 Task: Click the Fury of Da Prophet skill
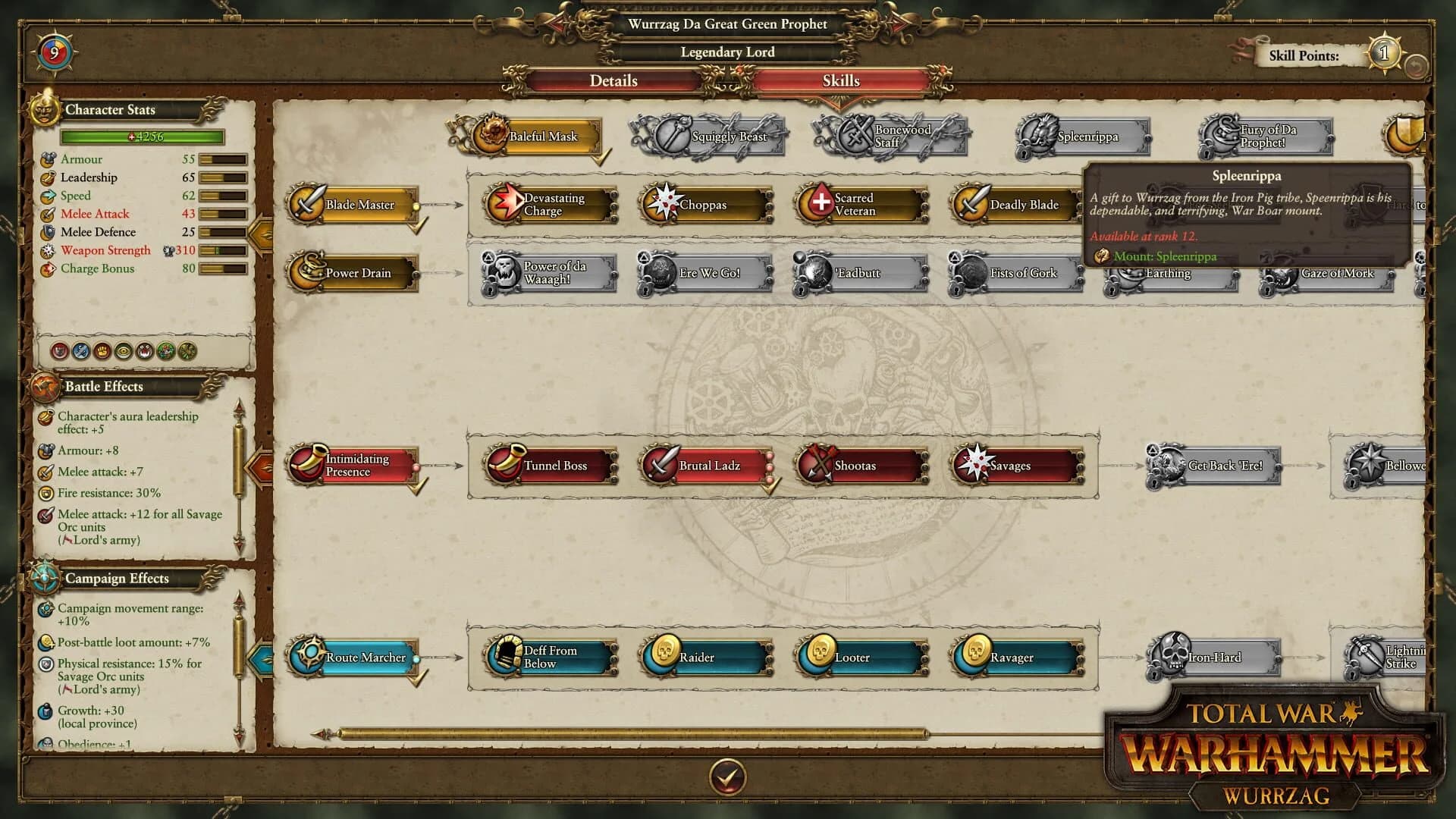1268,136
